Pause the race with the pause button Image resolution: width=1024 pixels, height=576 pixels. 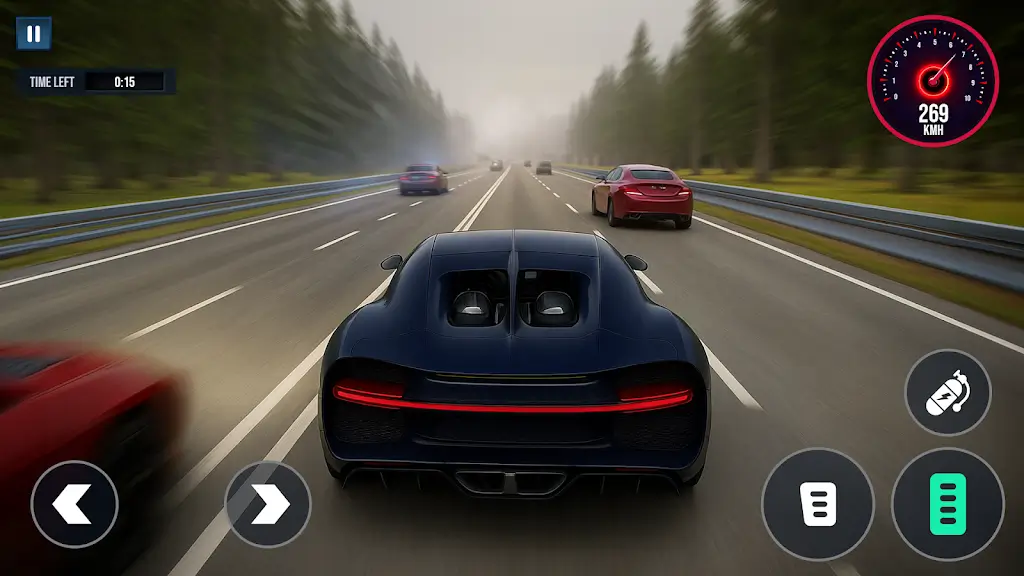(x=34, y=34)
